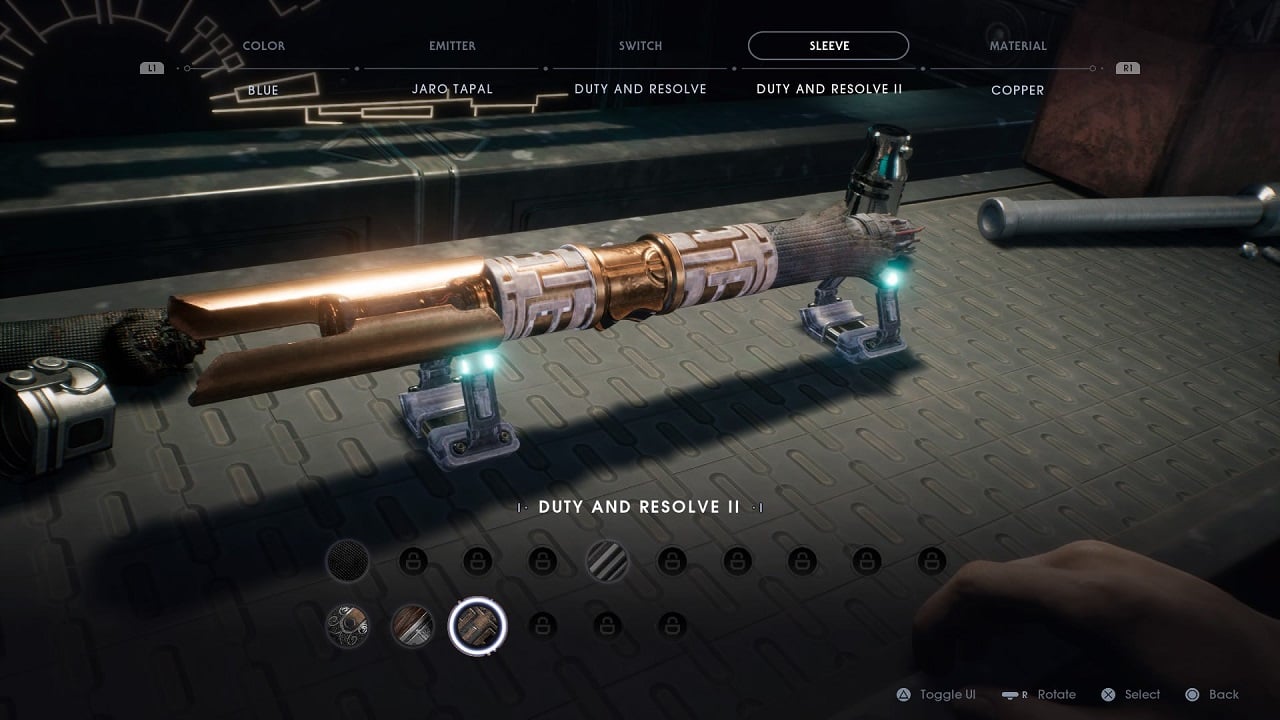
Task: Select the ornate circular sleeve swatch
Action: tap(349, 625)
